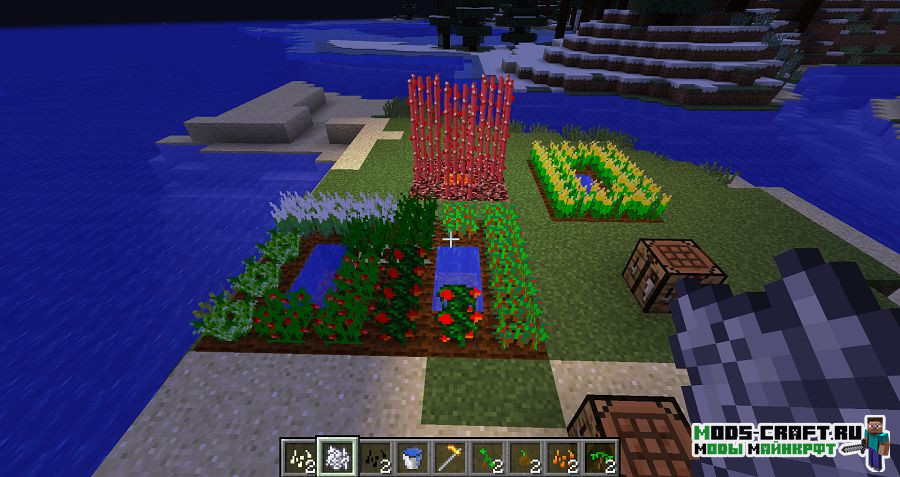Select the orange seeds hotbar slot

[x=562, y=457]
